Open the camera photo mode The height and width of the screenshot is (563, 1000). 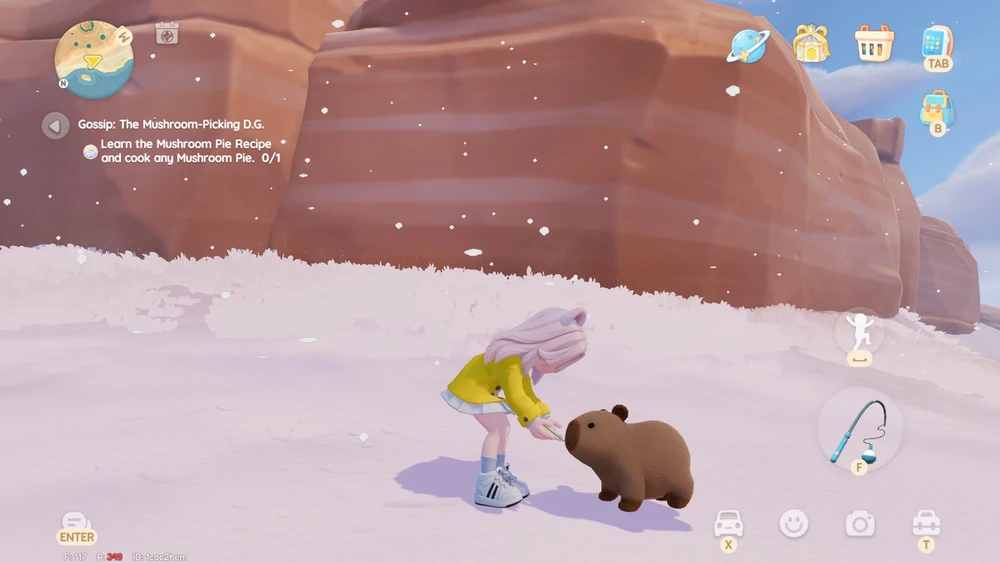860,523
